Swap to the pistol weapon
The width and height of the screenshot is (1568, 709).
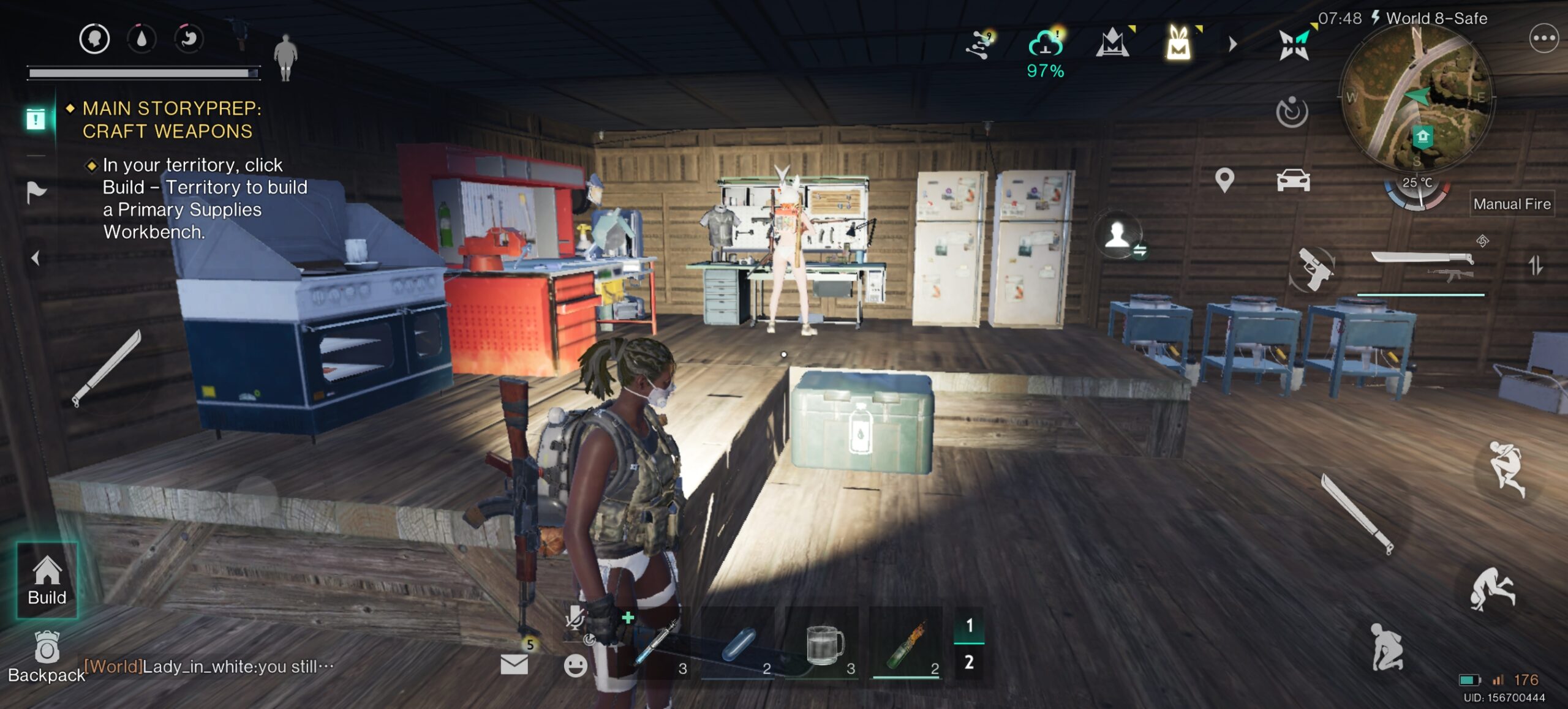click(1314, 269)
